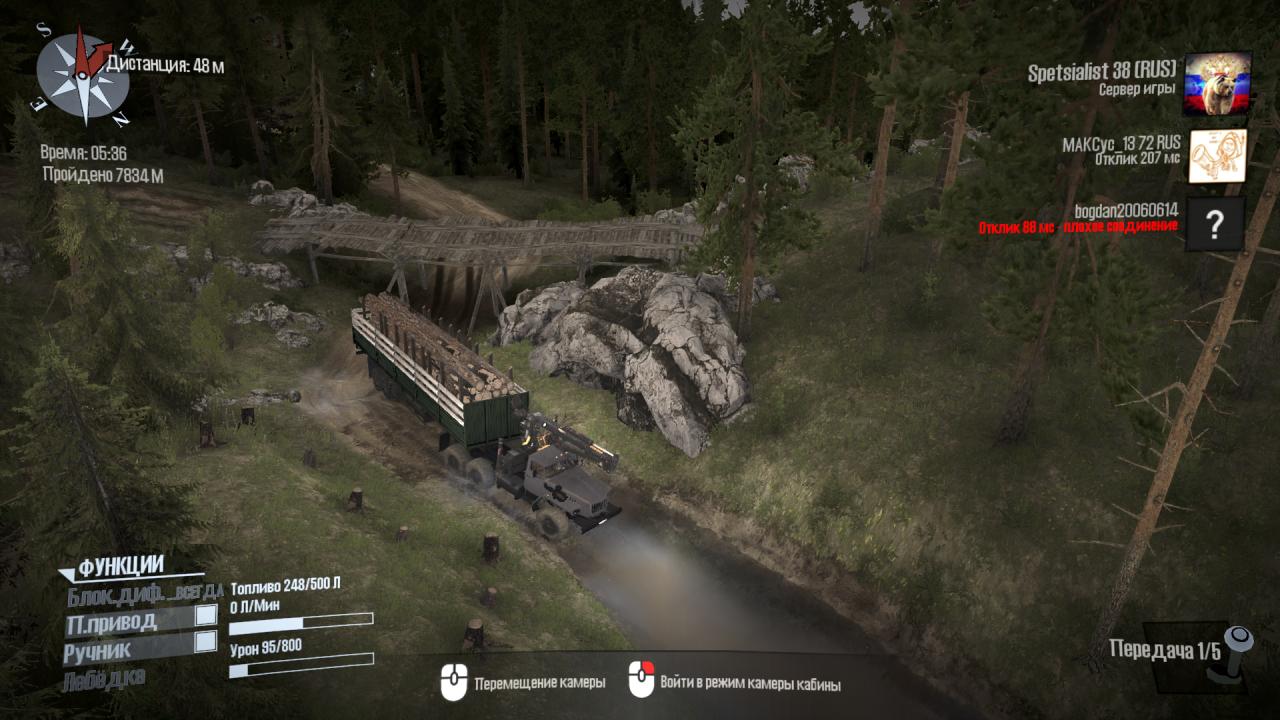
Task: Toggle the Ручник handbrake checkbox
Action: click(206, 642)
